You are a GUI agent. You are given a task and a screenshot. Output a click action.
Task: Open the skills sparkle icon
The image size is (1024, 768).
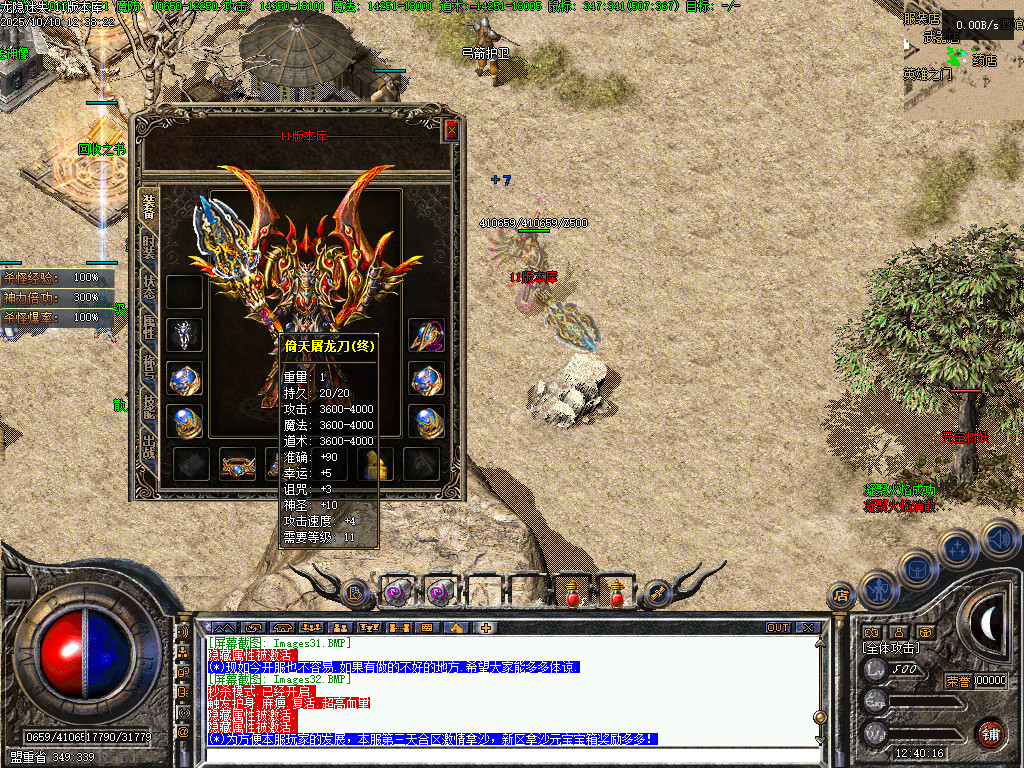tap(957, 549)
